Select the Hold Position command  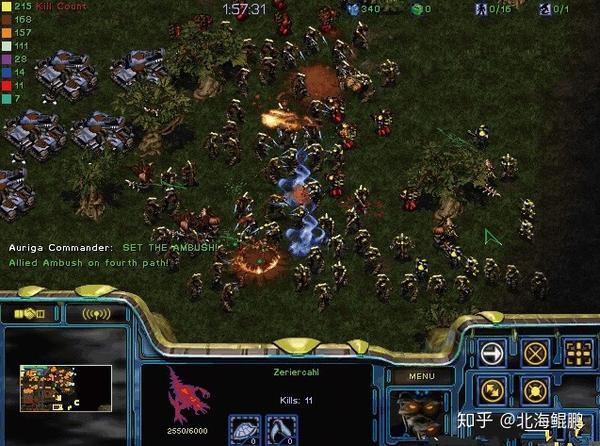(535, 390)
